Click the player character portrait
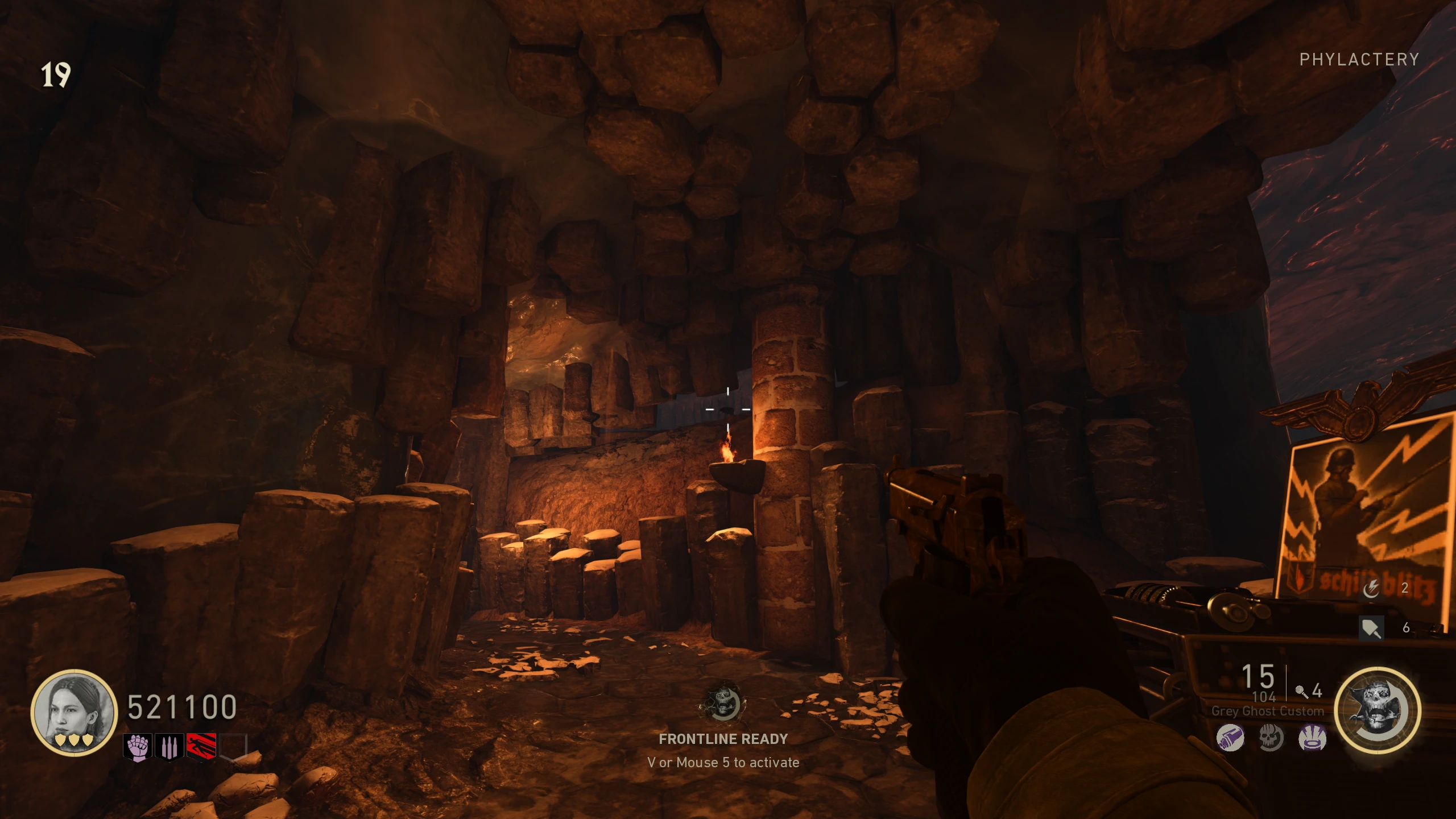Viewport: 1456px width, 819px height. [x=73, y=712]
